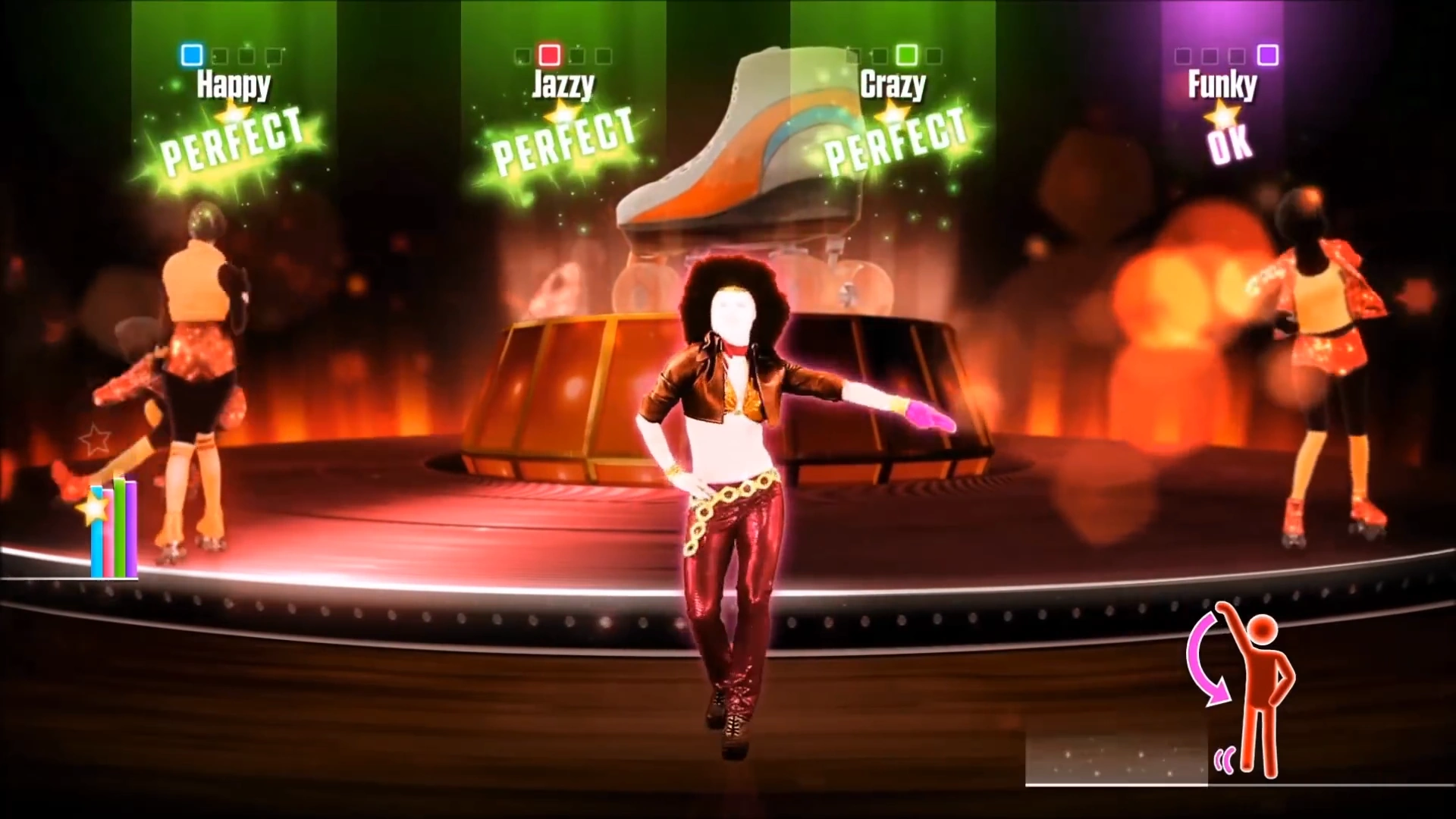The height and width of the screenshot is (819, 1456).
Task: Select the blue player indicator square above Happy
Action: tap(192, 55)
